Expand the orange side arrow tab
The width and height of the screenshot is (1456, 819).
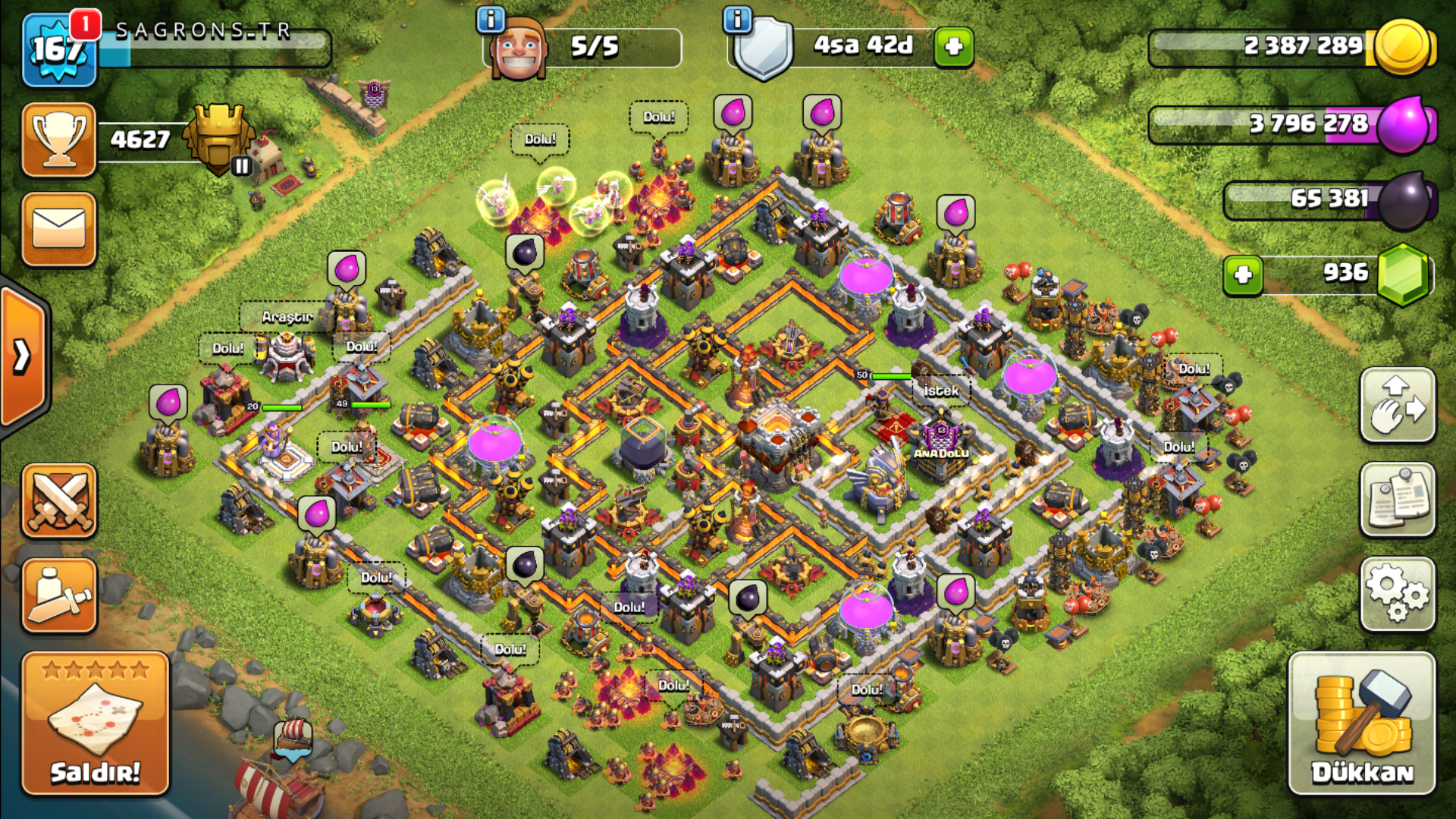point(23,356)
